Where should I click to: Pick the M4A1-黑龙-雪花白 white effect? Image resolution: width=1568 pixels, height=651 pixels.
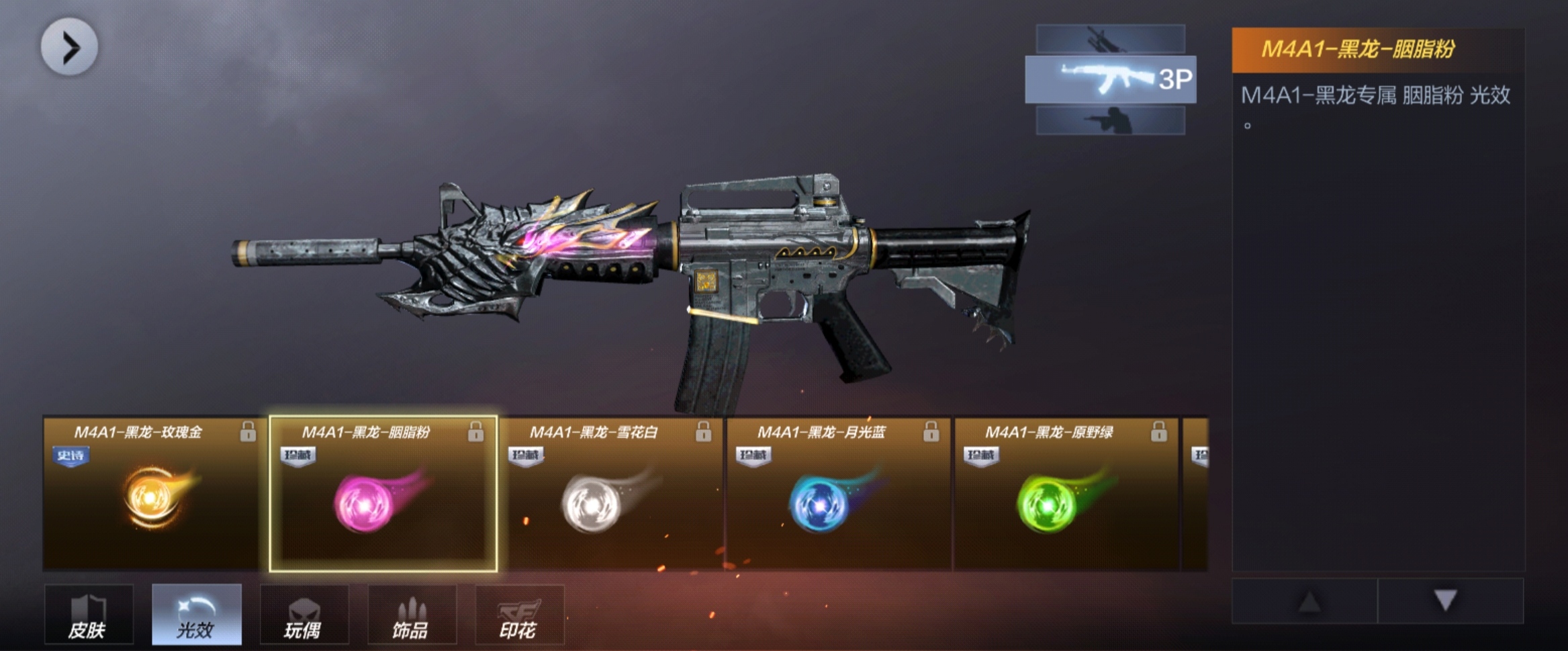point(610,494)
